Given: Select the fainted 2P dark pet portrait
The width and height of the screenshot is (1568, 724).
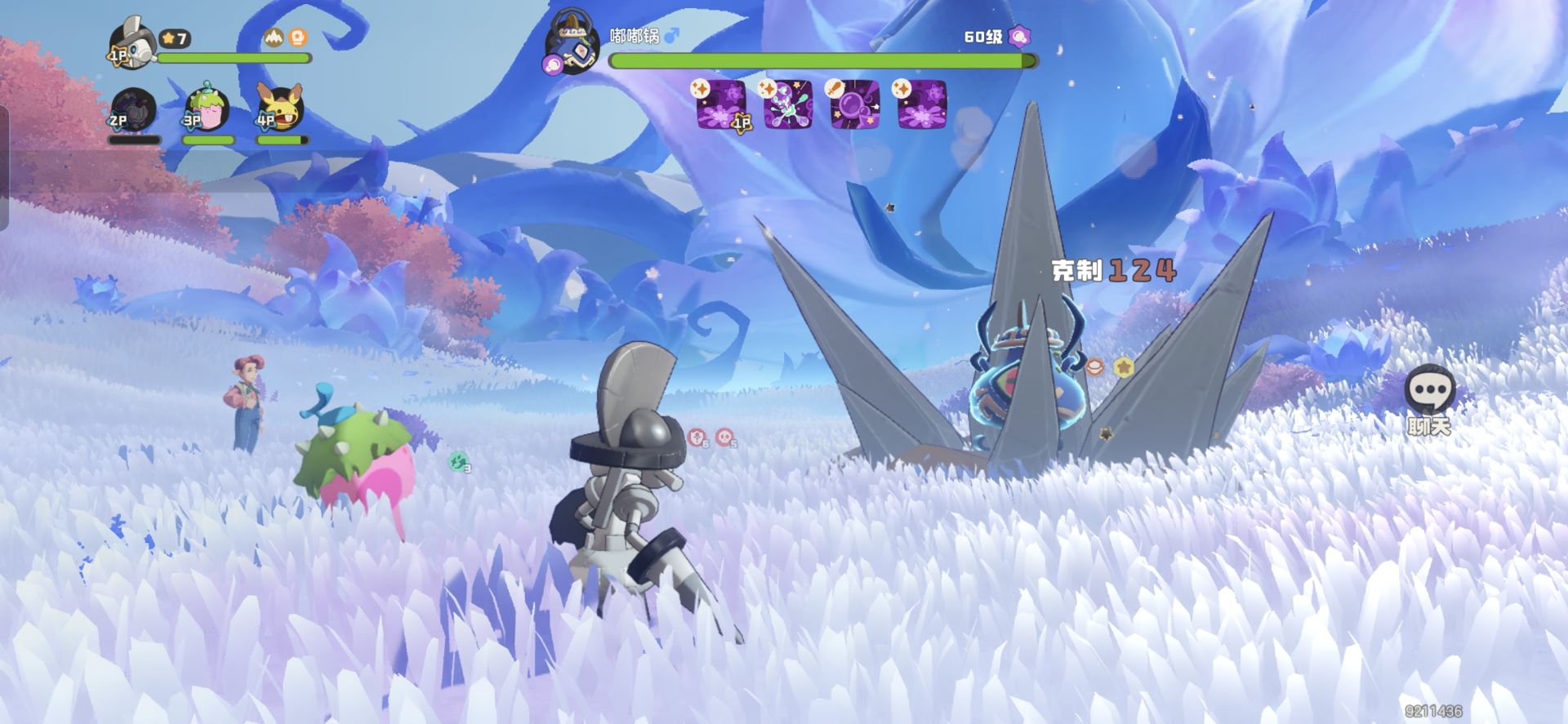Looking at the screenshot, I should tap(133, 109).
